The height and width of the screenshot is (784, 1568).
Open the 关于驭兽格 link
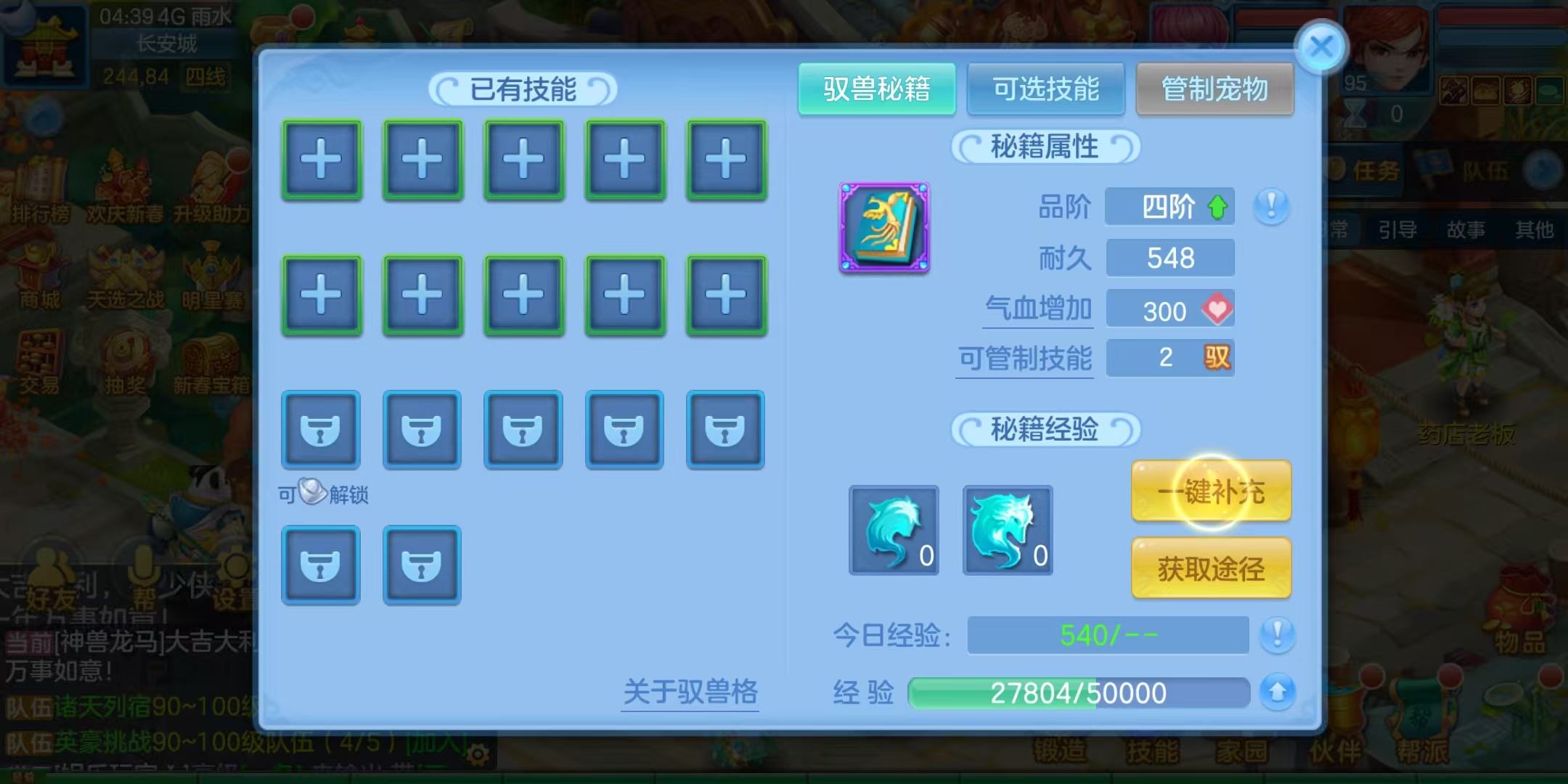tap(690, 691)
